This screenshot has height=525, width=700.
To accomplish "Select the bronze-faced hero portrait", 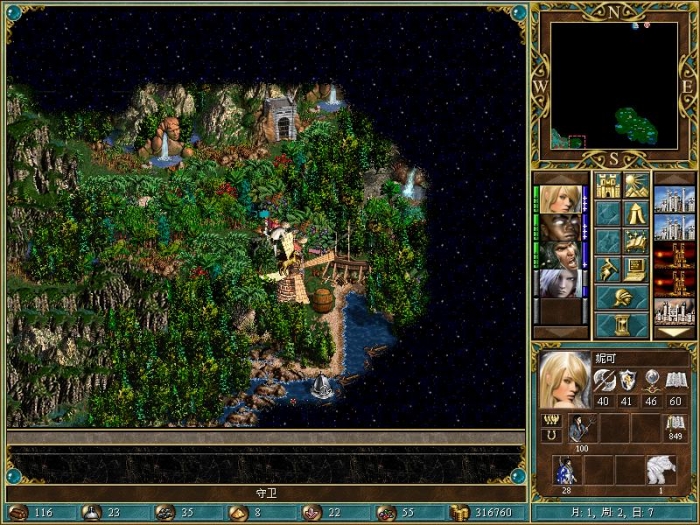I will click(x=559, y=227).
